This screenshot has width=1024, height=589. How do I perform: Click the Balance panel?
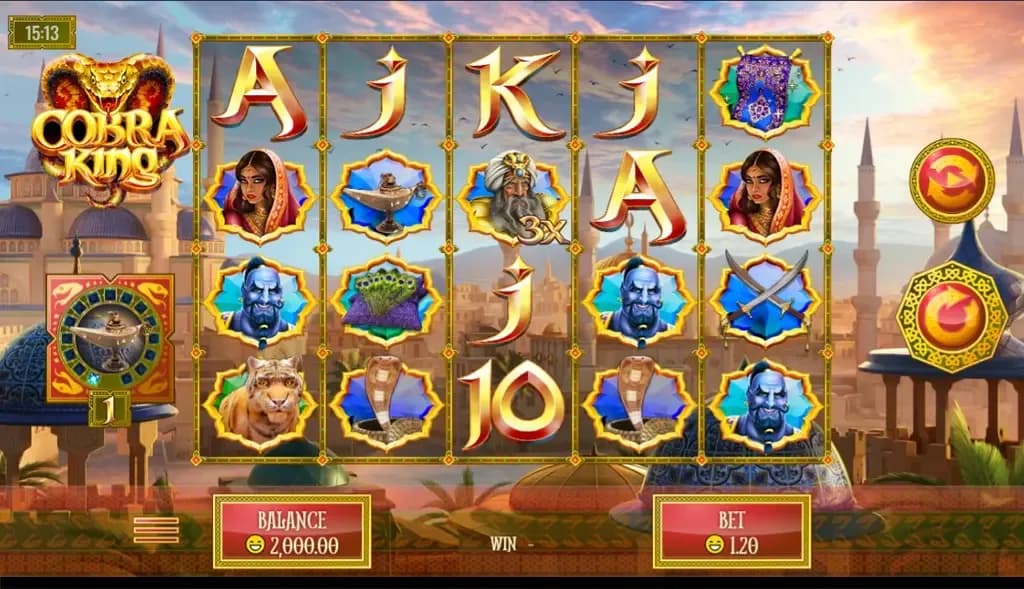(292, 531)
